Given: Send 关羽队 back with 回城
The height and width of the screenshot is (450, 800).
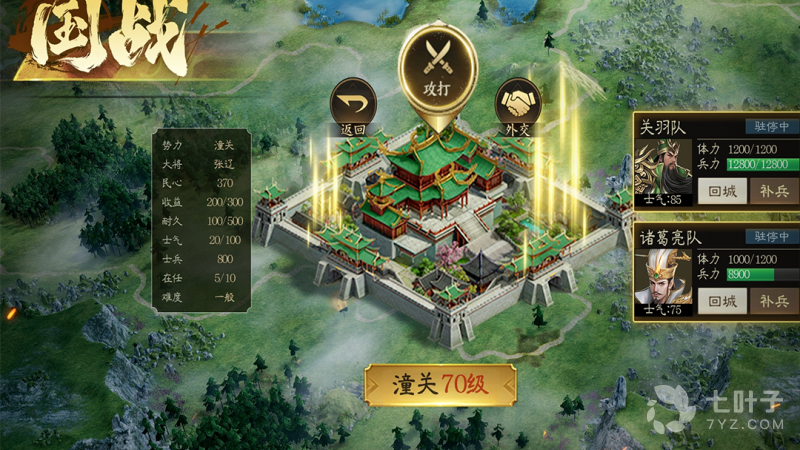Looking at the screenshot, I should coord(721,190).
